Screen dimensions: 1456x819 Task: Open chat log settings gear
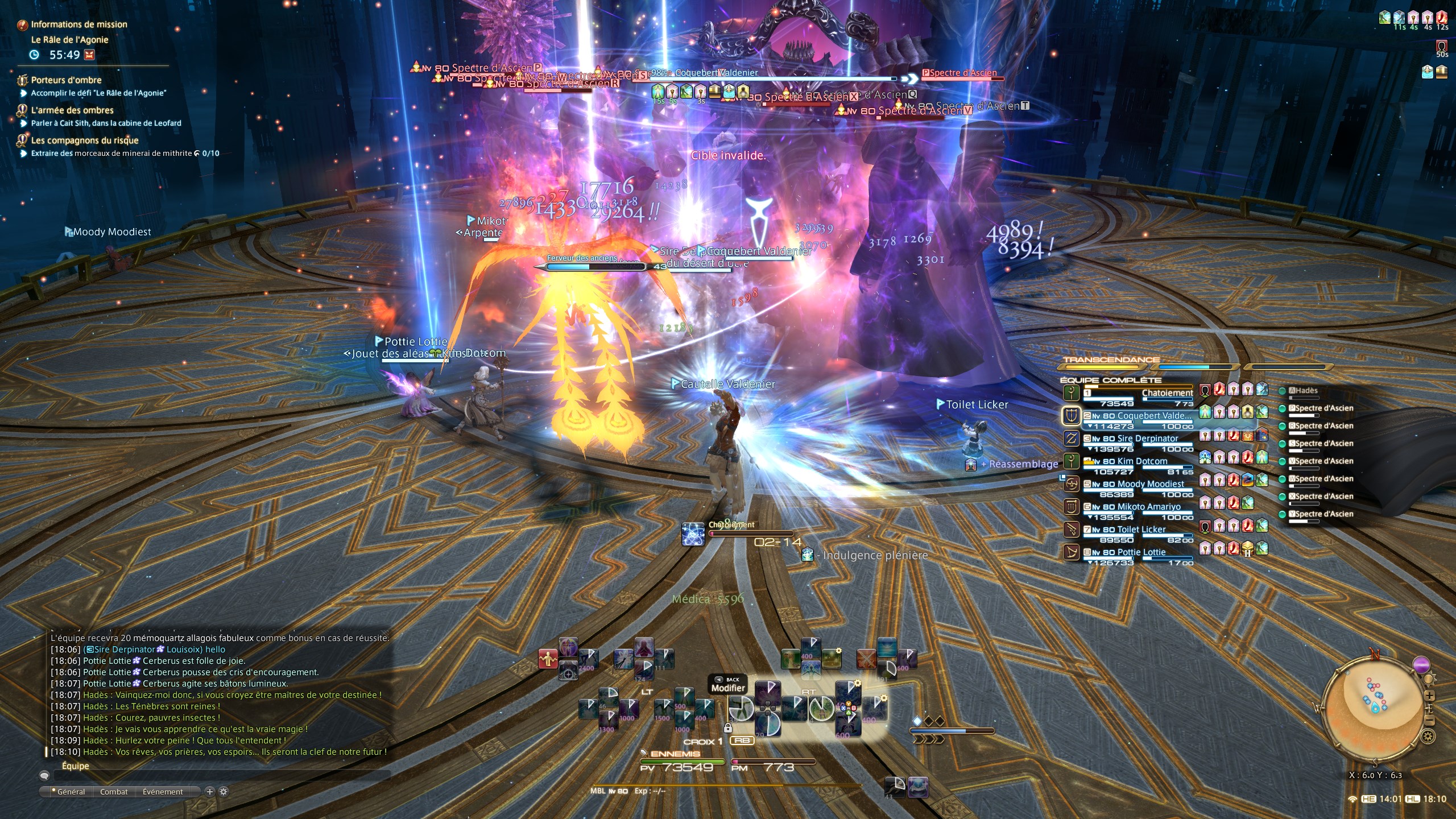tap(224, 792)
